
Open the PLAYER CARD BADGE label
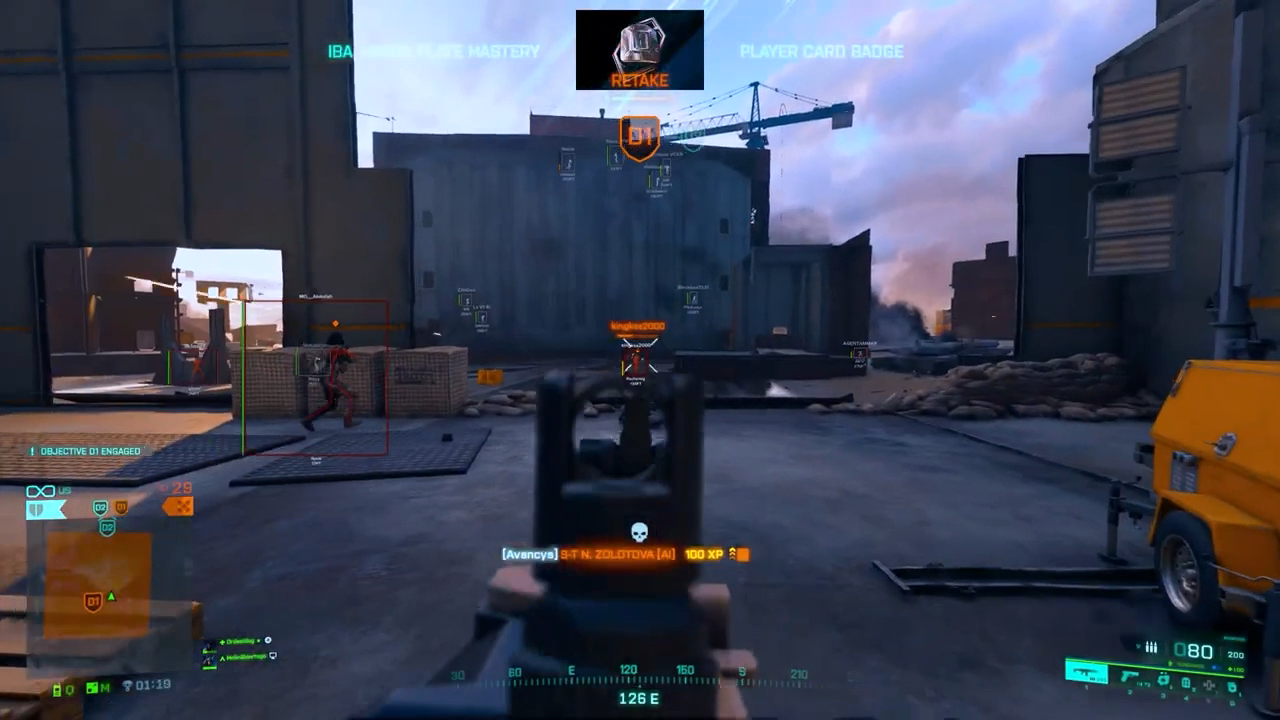821,52
